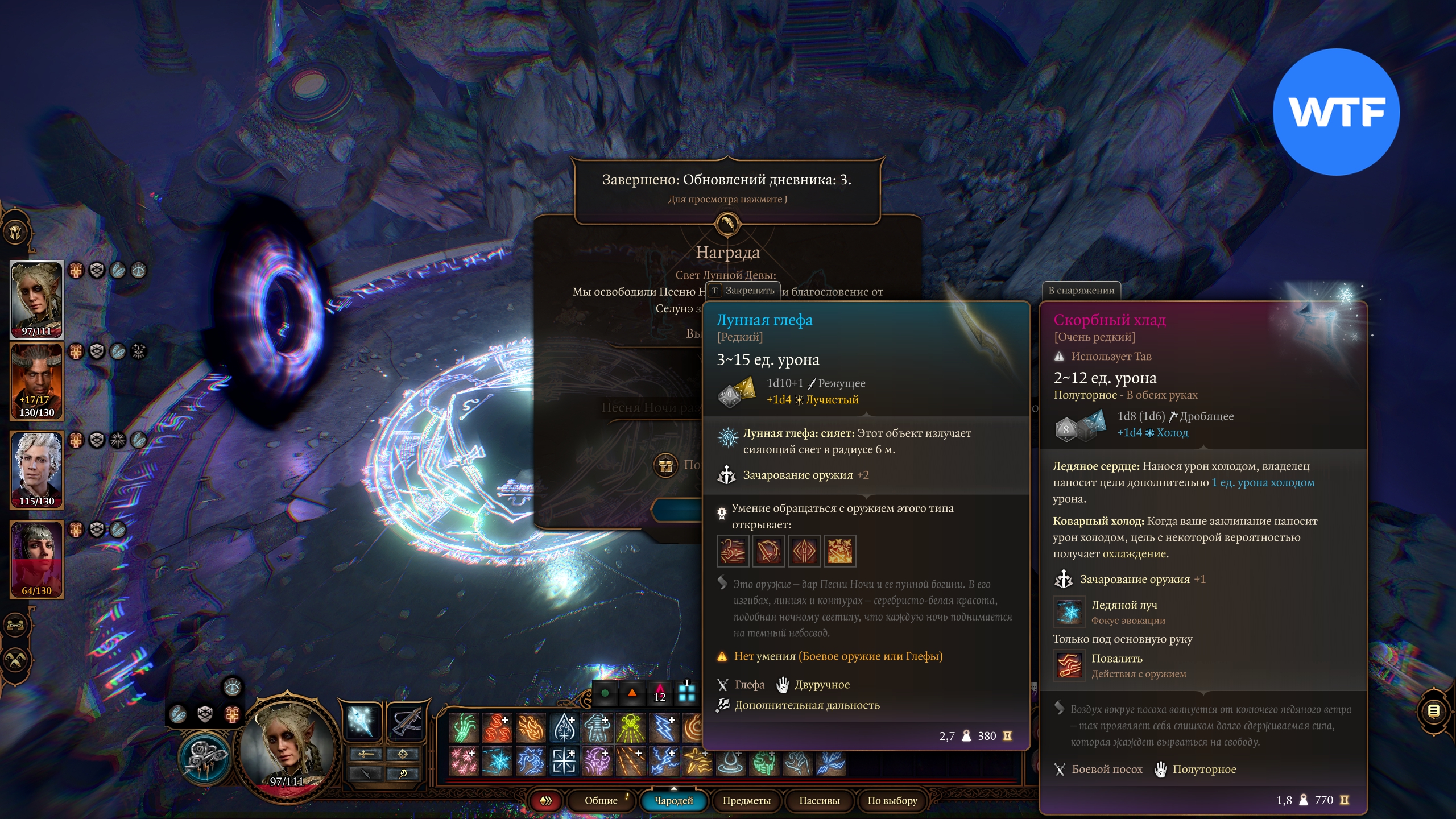Click the red end-turn arrows button
Image resolution: width=1456 pixels, height=819 pixels.
pyautogui.click(x=546, y=801)
